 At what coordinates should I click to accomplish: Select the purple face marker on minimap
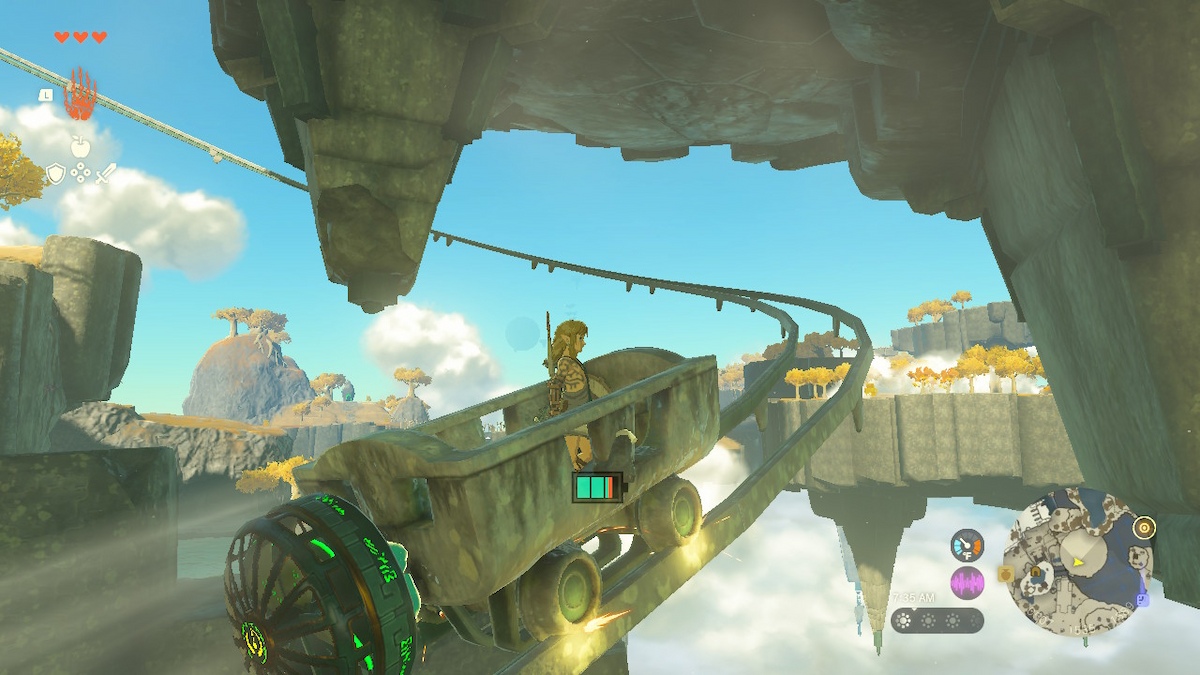pyautogui.click(x=1142, y=598)
